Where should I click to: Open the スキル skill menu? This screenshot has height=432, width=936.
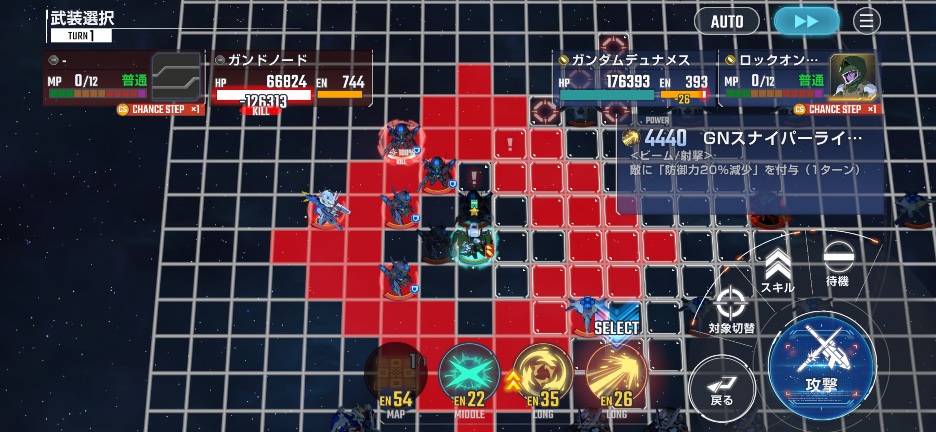(777, 269)
